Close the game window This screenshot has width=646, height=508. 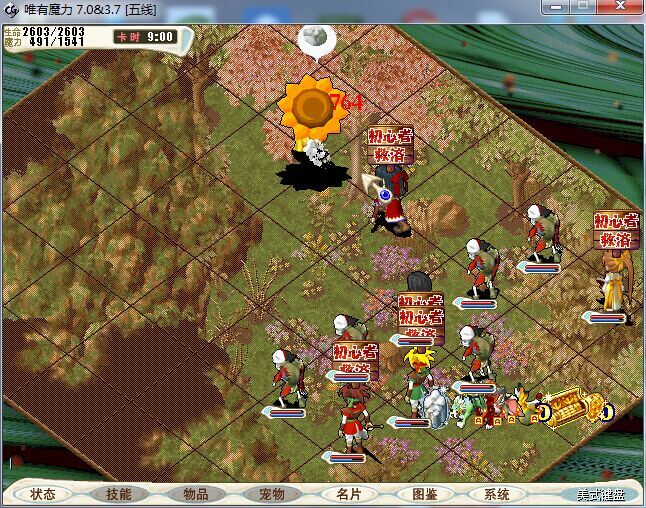tap(621, 7)
